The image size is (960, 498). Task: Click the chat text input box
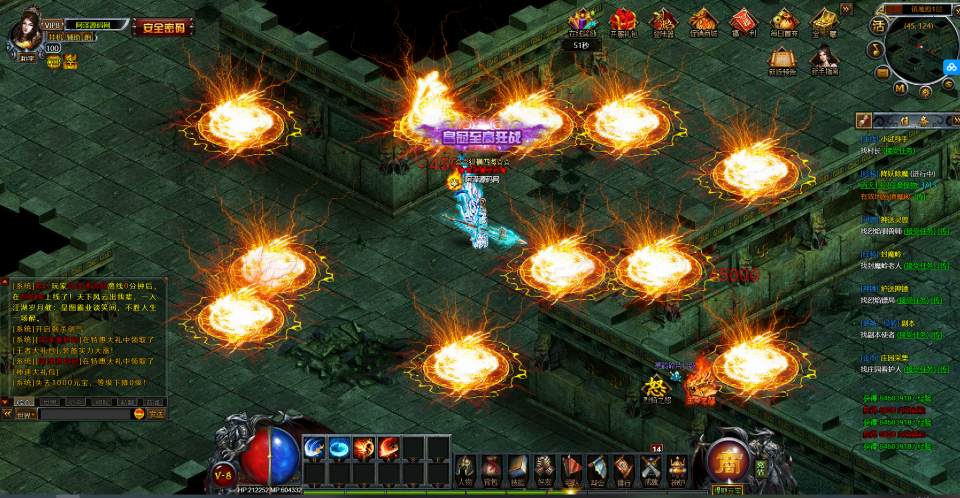[x=85, y=412]
